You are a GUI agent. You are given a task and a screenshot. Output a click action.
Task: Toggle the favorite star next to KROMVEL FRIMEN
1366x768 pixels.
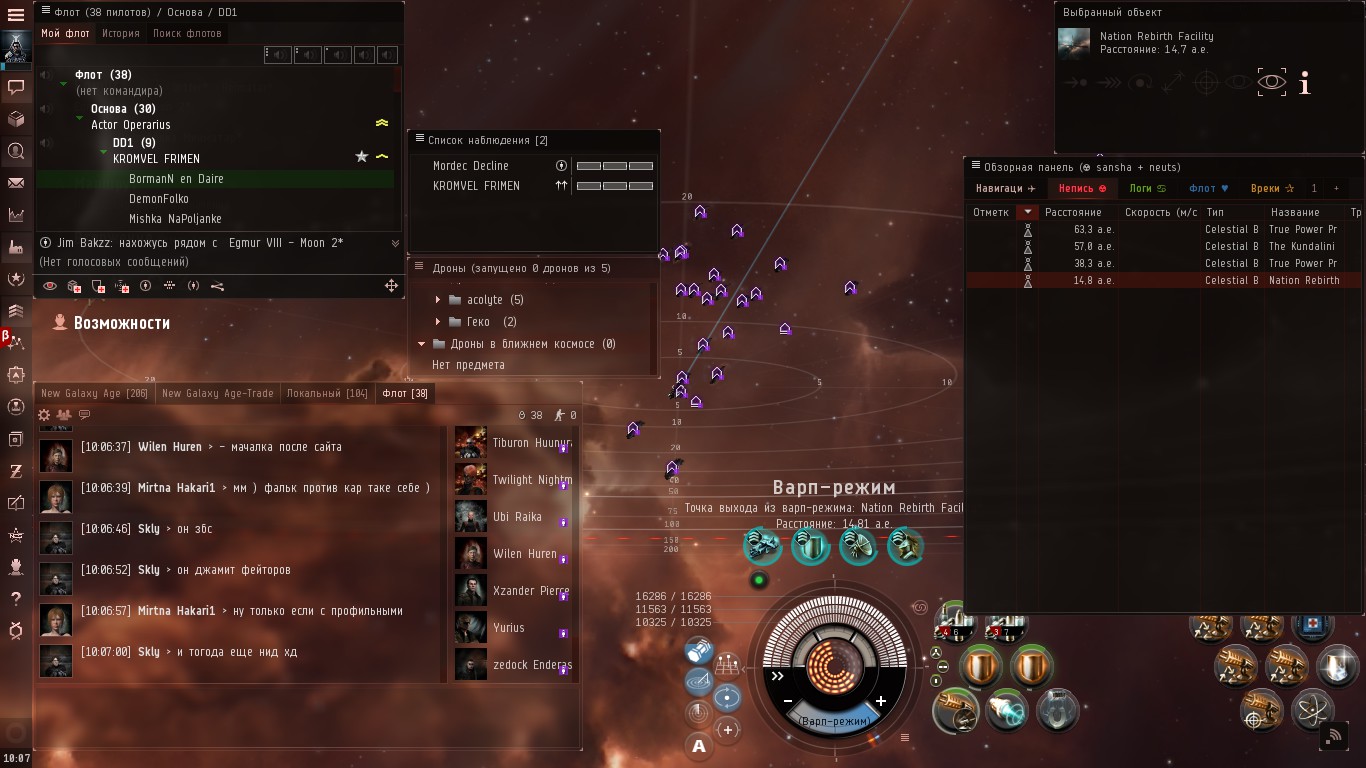coord(360,157)
